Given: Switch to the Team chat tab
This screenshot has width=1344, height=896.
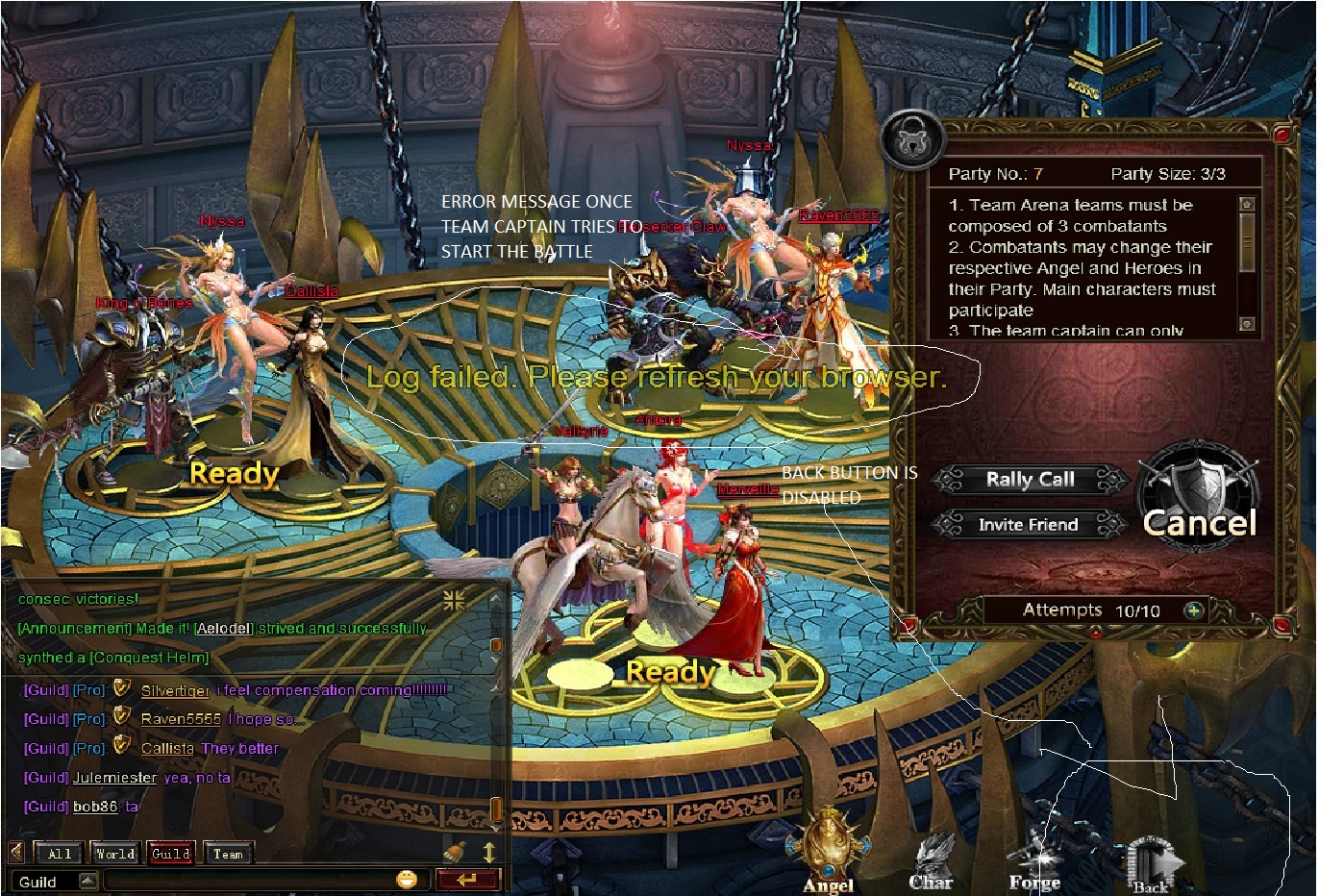Looking at the screenshot, I should coord(228,853).
